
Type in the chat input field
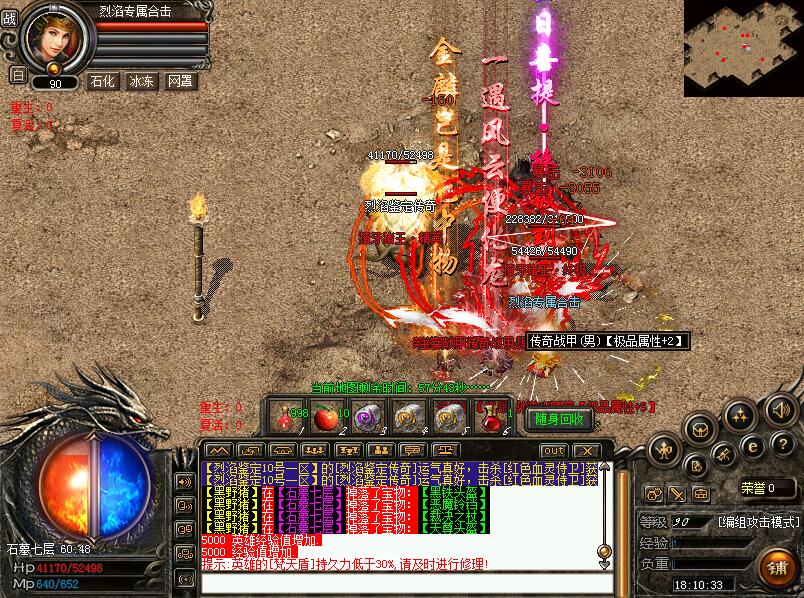tap(400, 583)
